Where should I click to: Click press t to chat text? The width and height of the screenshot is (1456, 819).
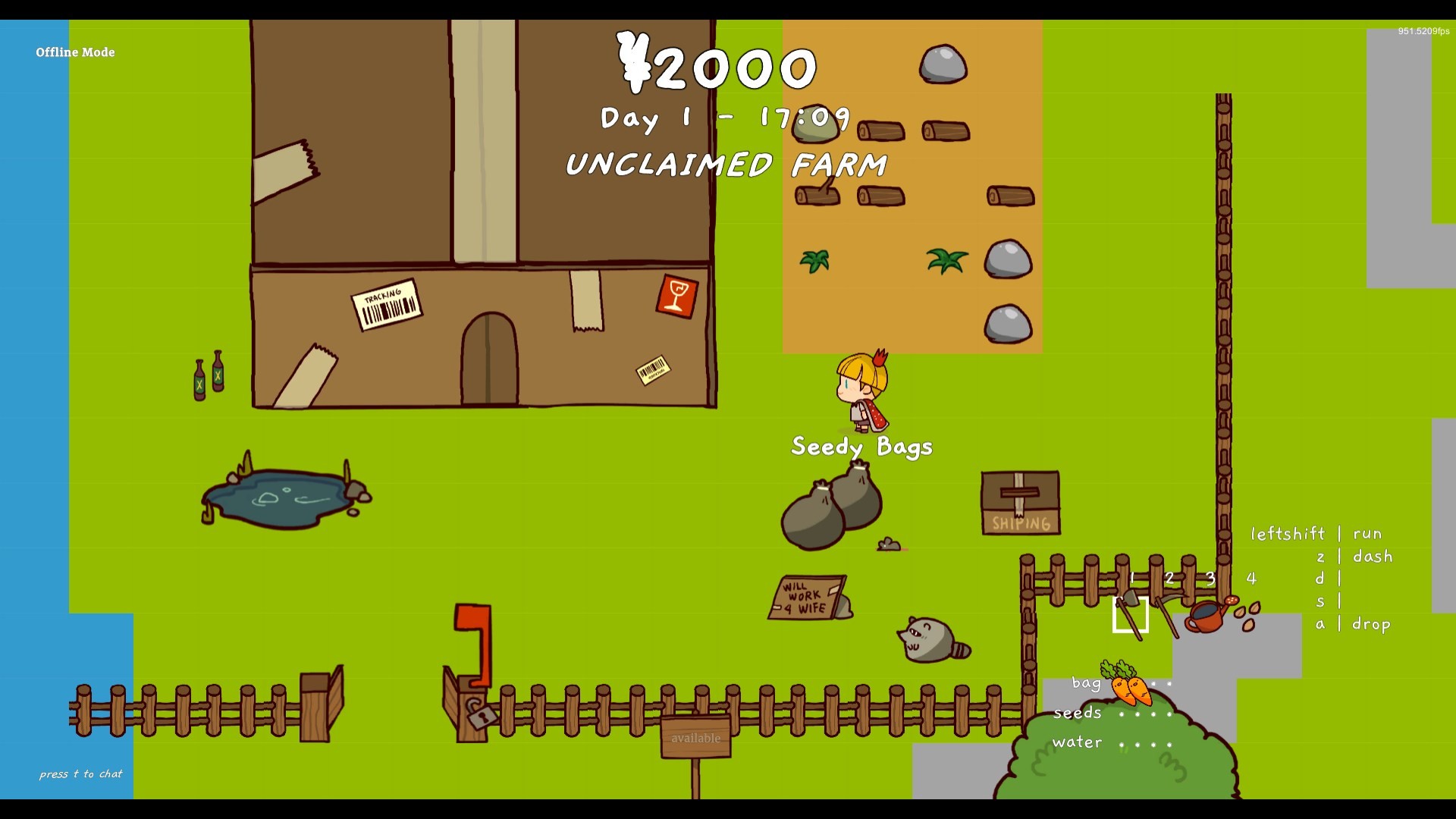(x=80, y=774)
